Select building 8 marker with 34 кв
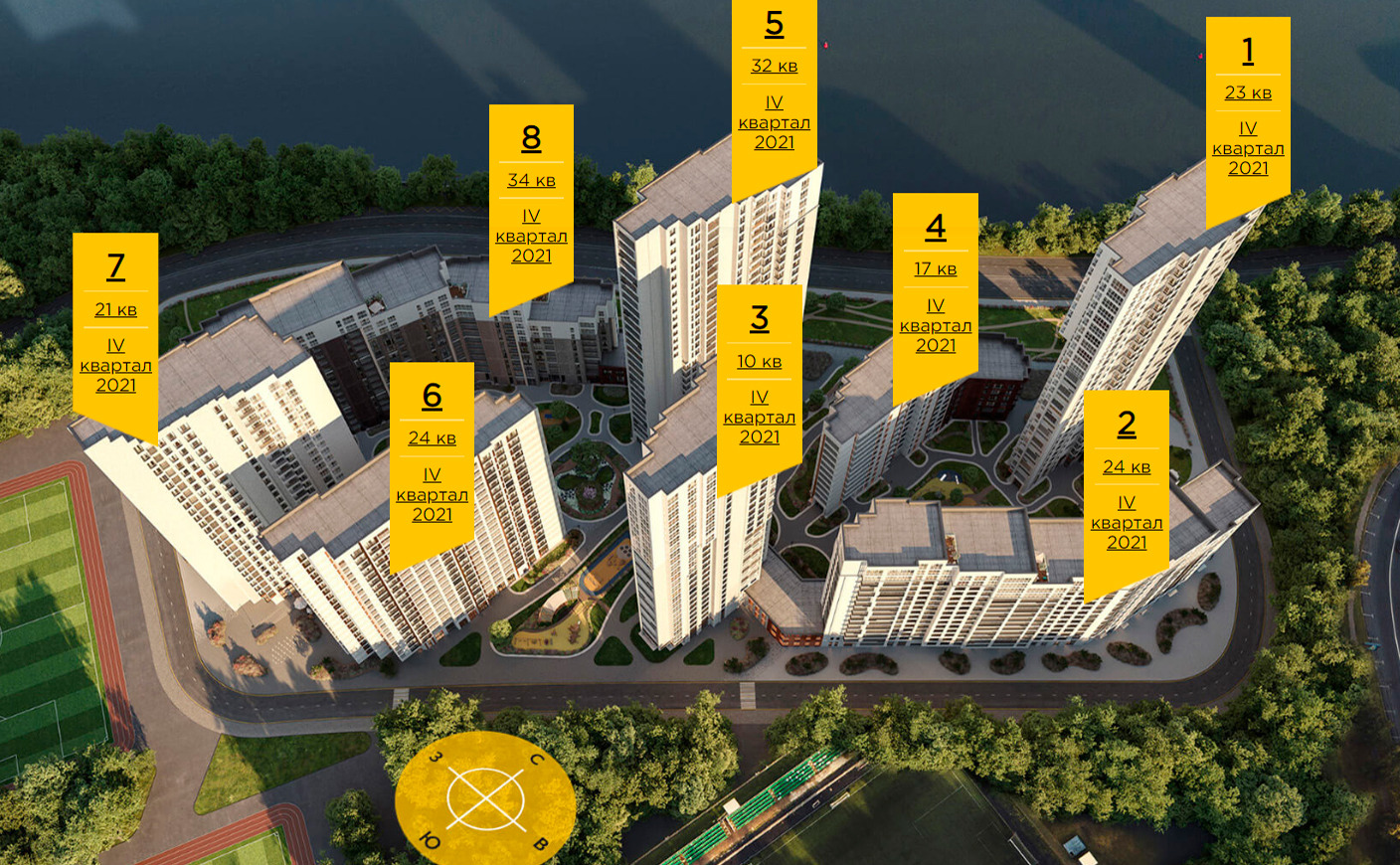Viewport: 1400px width, 865px height. tap(531, 198)
